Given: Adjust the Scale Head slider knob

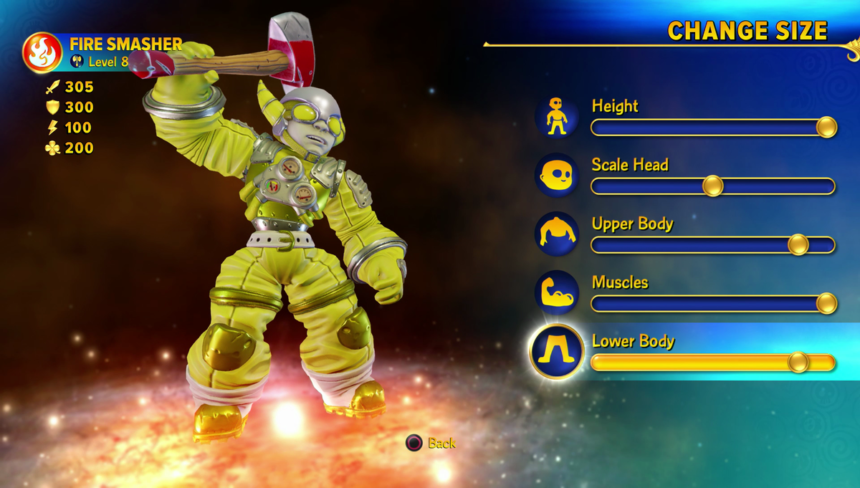Looking at the screenshot, I should pos(713,186).
